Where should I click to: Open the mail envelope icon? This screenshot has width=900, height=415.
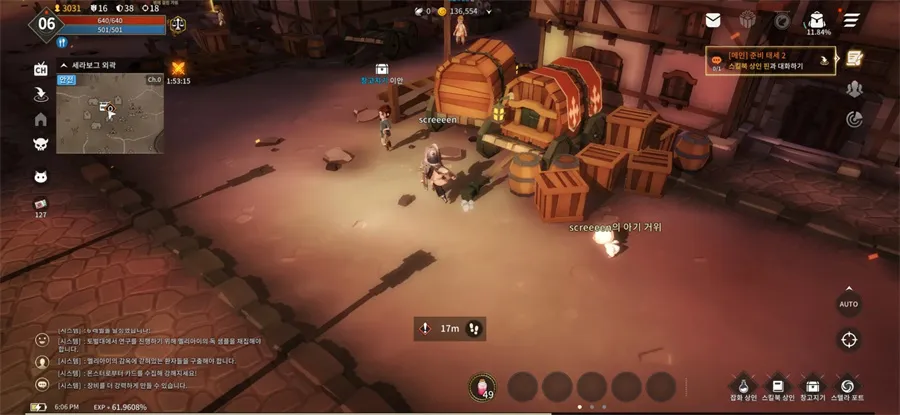(713, 20)
